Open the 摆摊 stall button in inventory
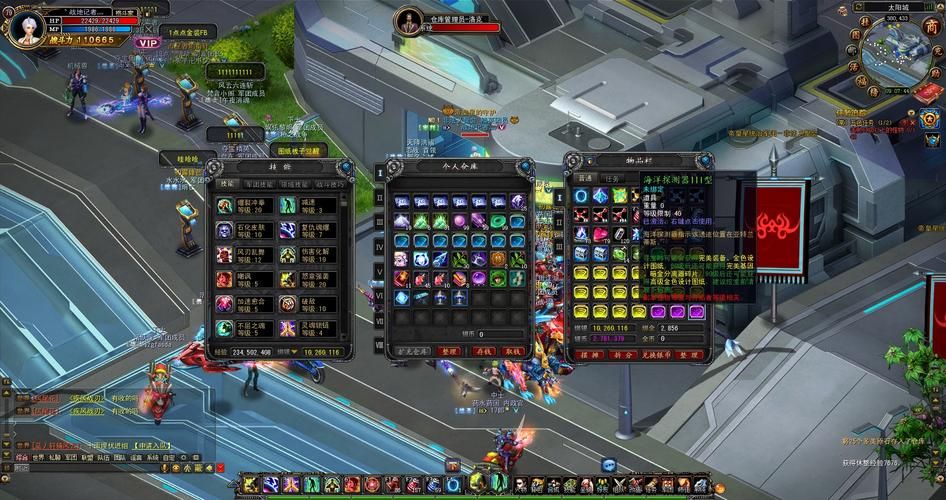 [x=588, y=355]
